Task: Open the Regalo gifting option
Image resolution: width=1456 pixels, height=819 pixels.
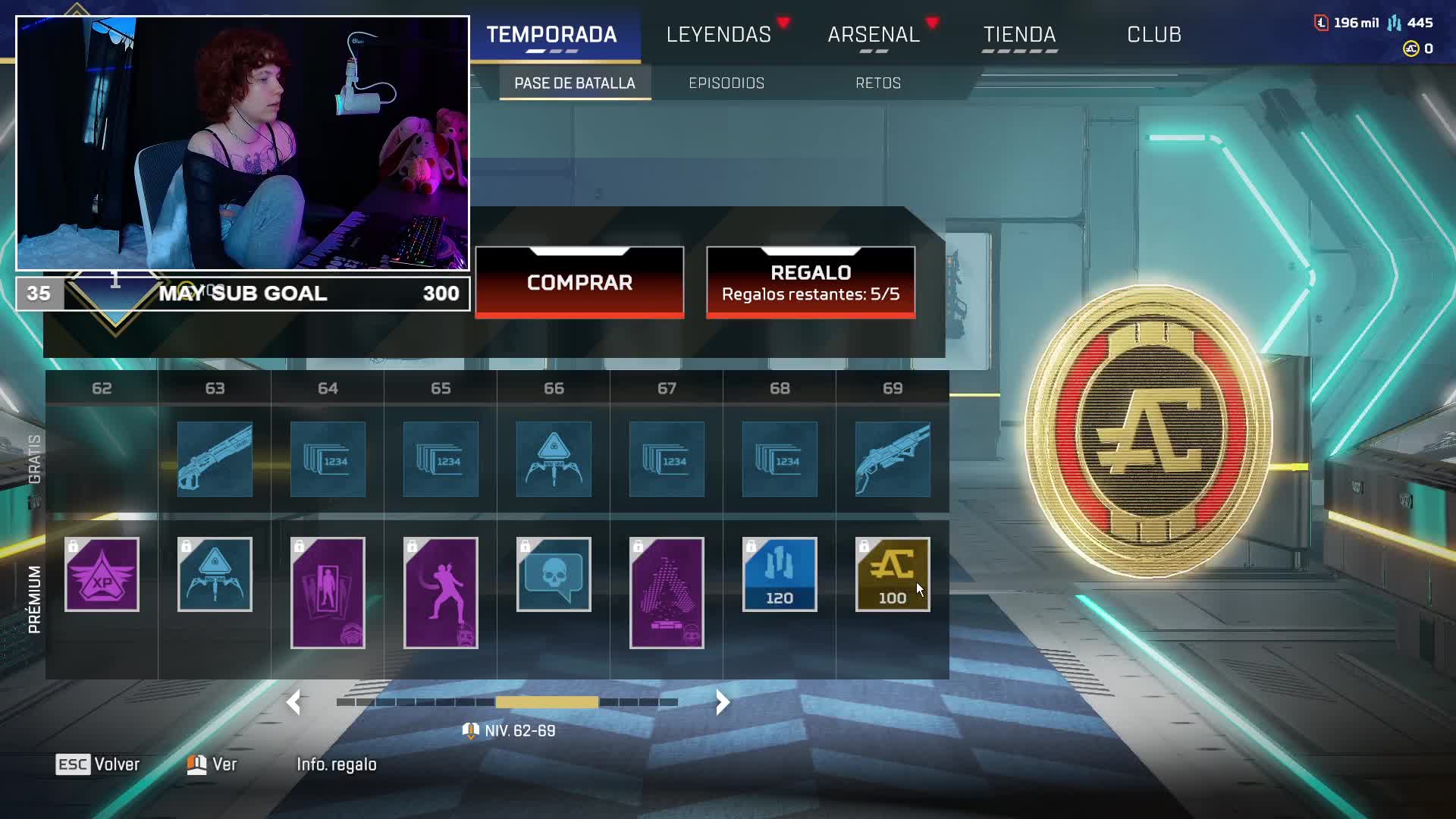Action: (810, 282)
